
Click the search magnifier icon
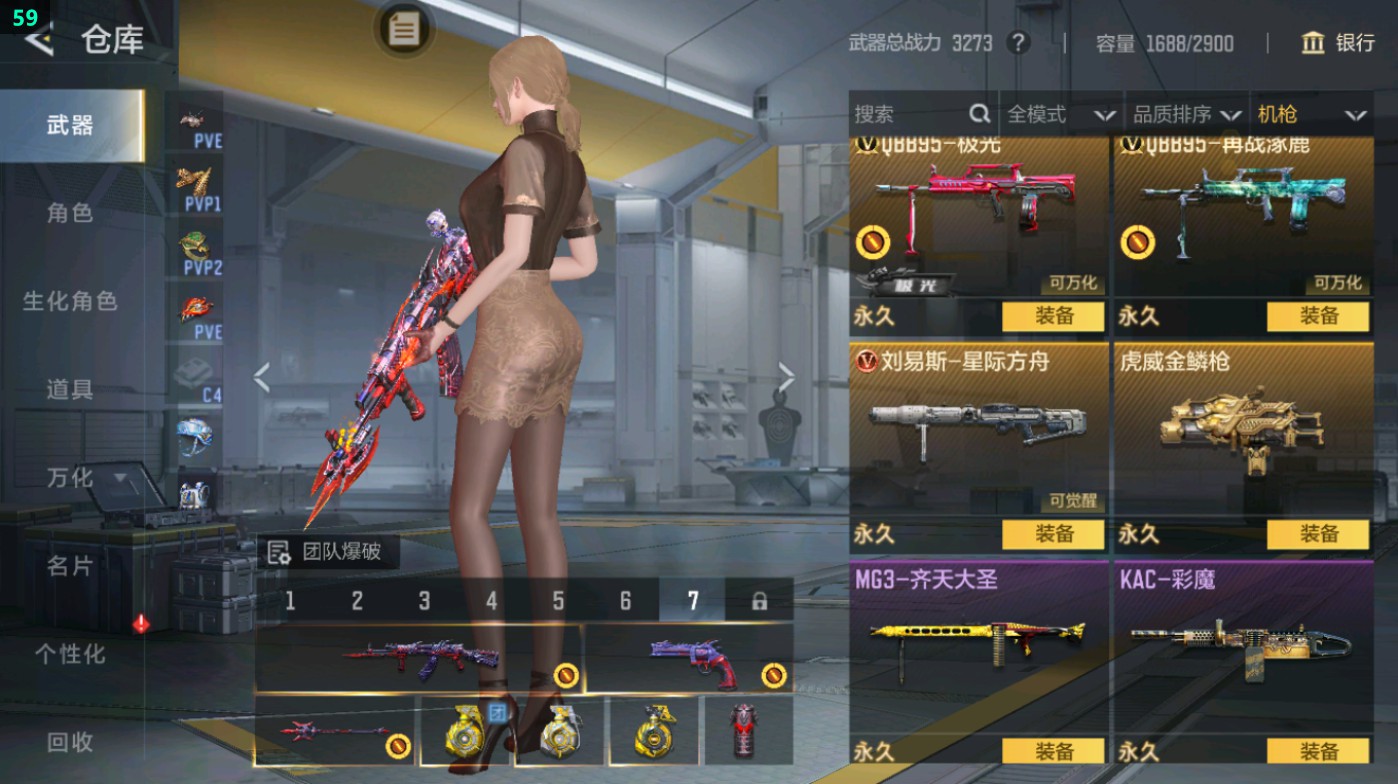[x=978, y=114]
